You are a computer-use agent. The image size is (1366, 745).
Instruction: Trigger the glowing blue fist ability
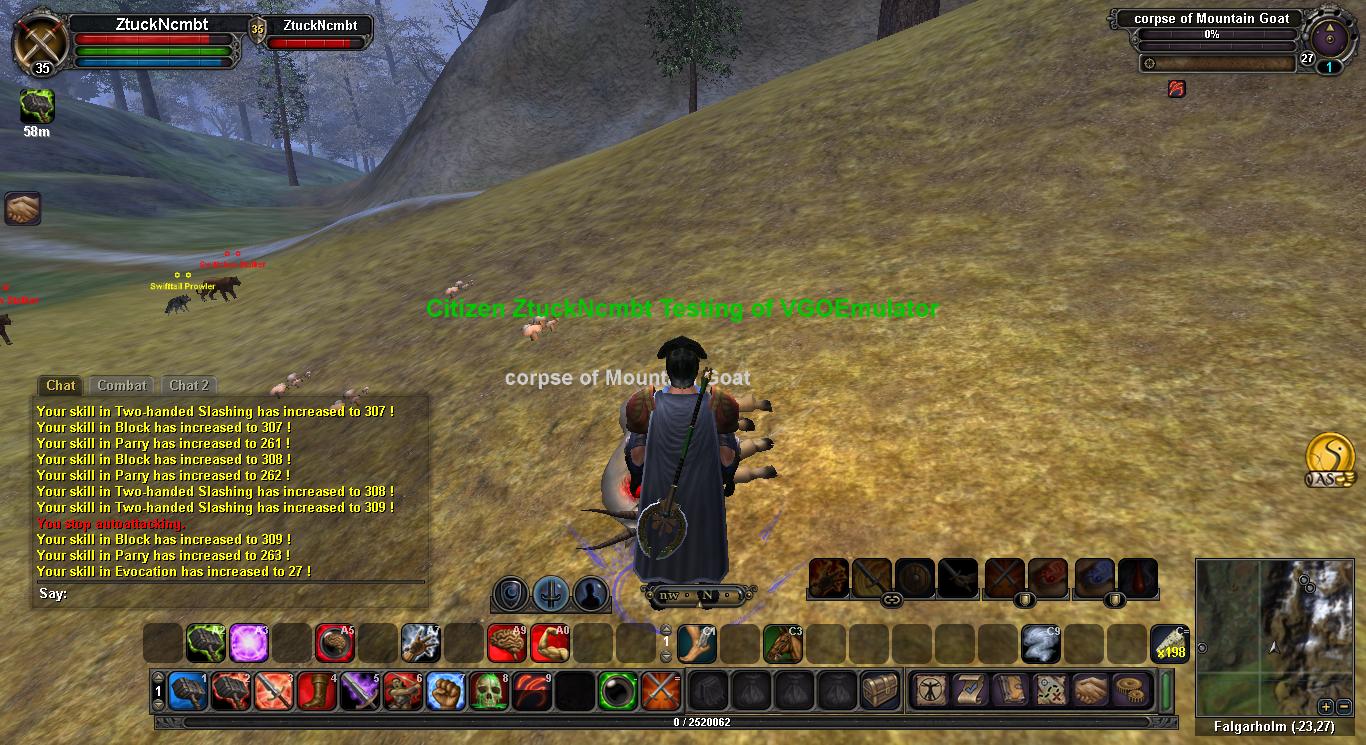click(447, 691)
